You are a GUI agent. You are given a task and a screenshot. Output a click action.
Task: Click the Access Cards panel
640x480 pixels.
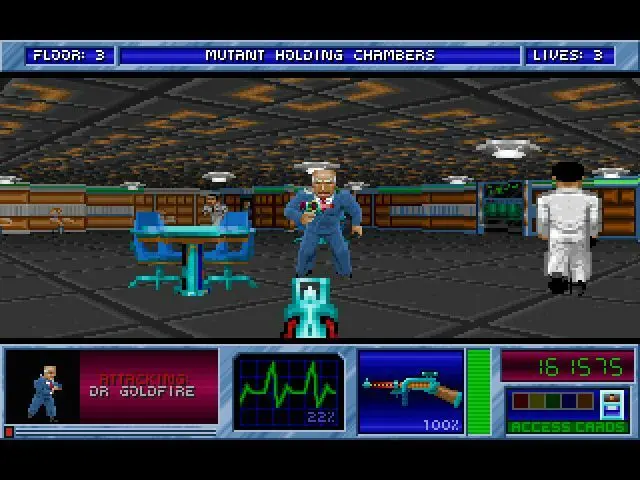tap(567, 411)
